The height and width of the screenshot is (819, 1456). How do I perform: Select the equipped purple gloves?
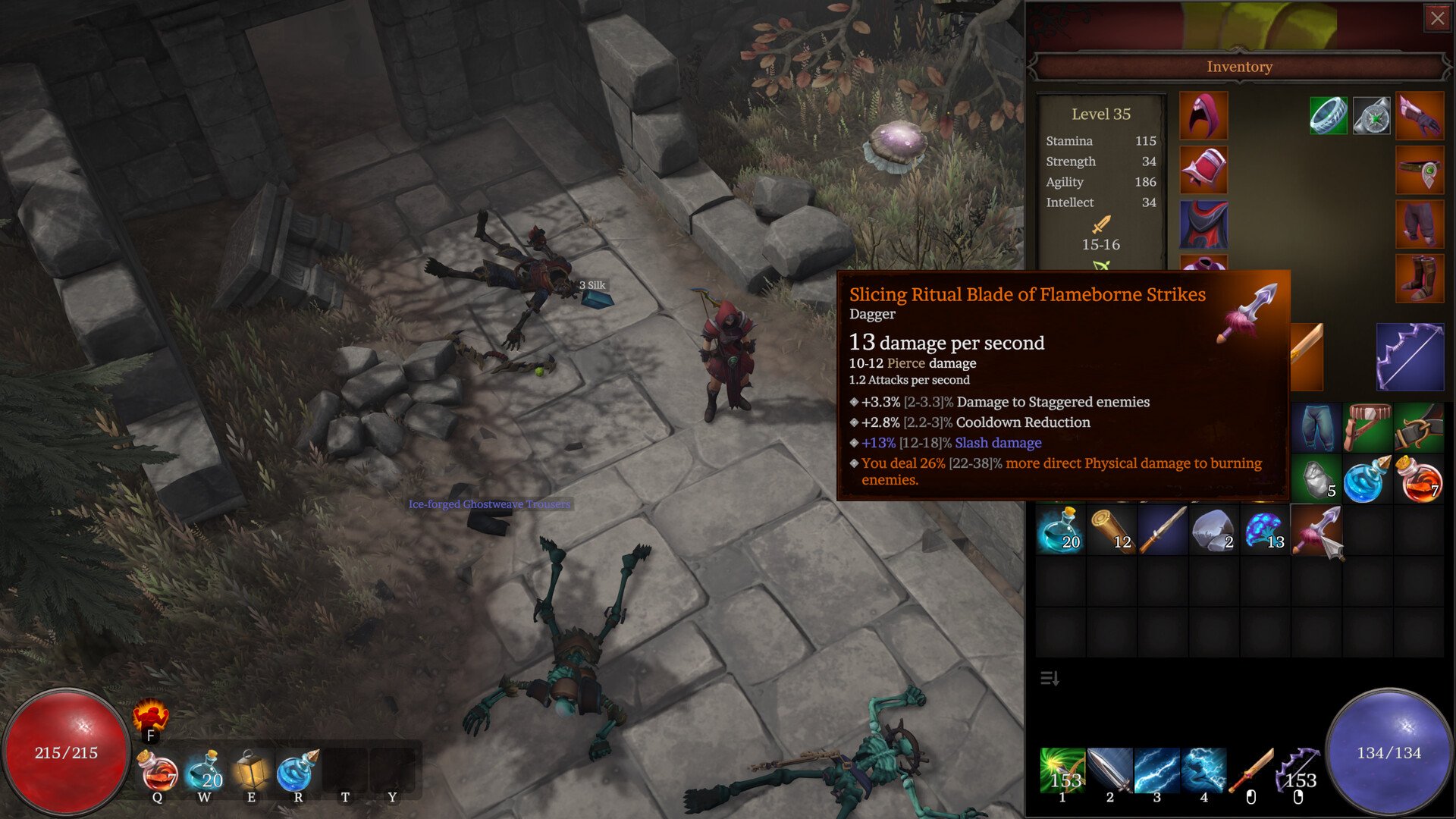[x=1419, y=115]
